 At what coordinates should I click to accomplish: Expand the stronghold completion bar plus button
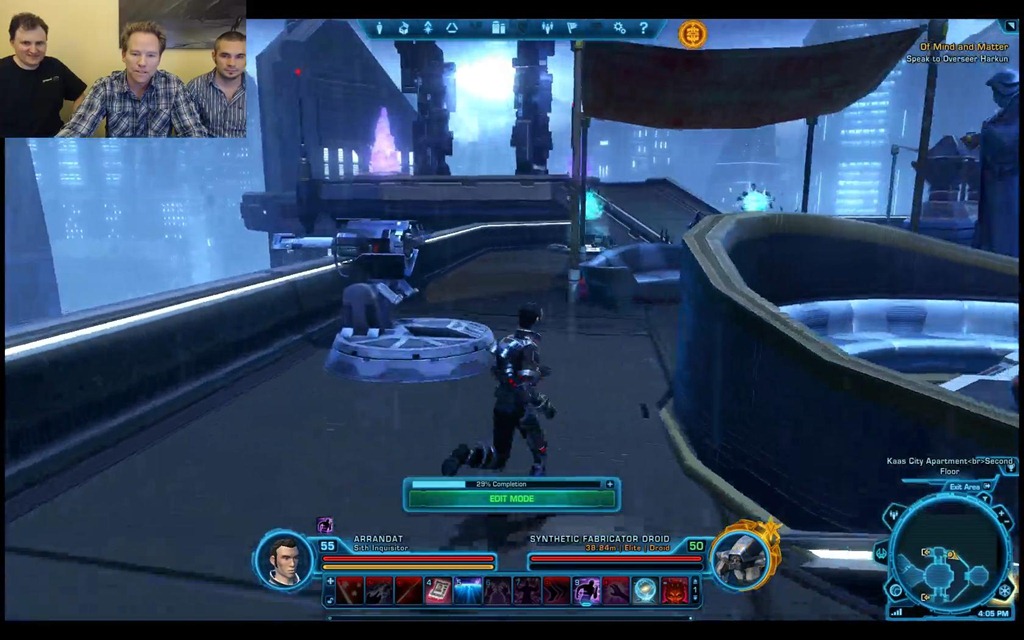click(x=609, y=484)
